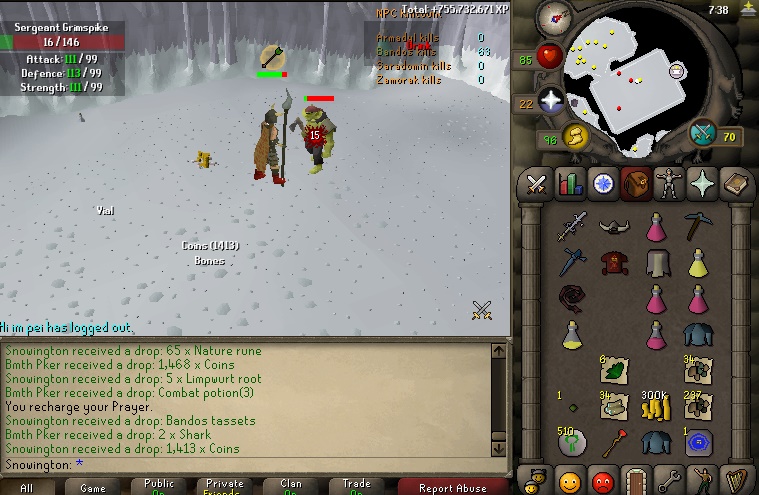The height and width of the screenshot is (495, 759).
Task: Show the Worn Equipment tab
Action: pyautogui.click(x=669, y=184)
